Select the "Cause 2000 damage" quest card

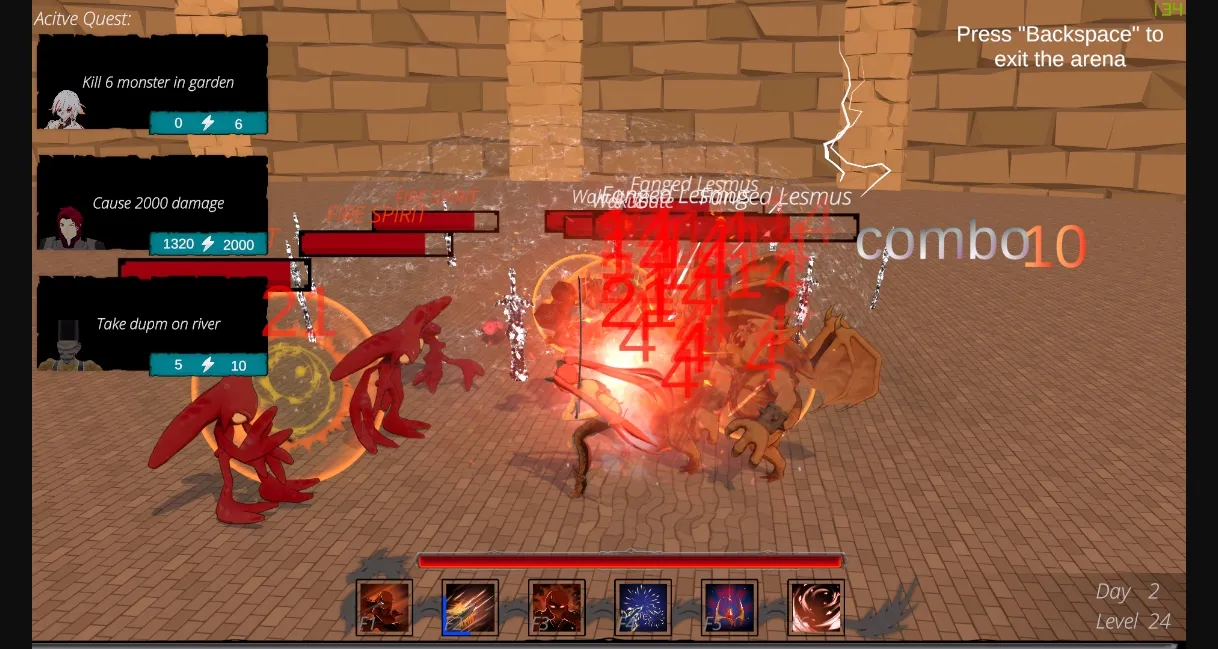coord(153,203)
